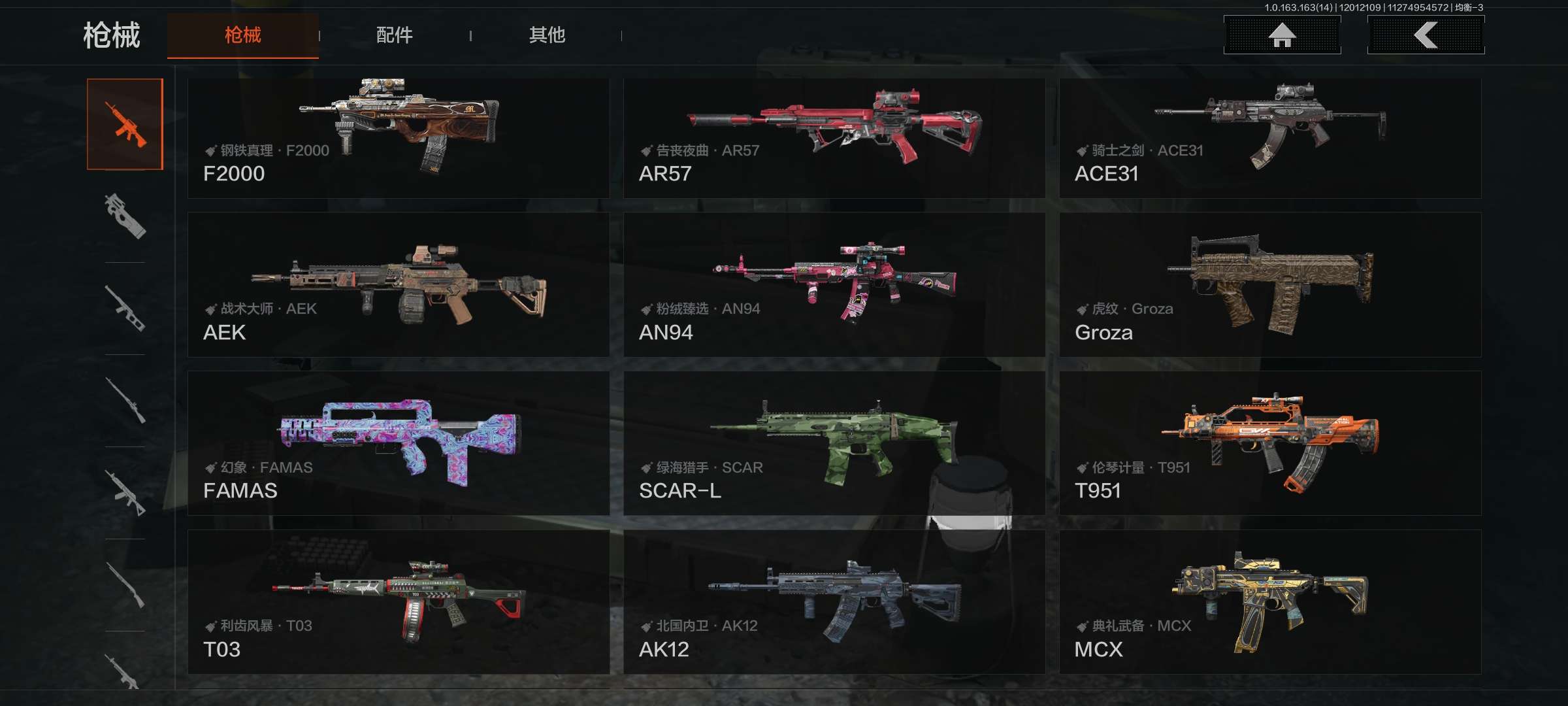Choose the T03 weapon card
1568x706 pixels.
(x=398, y=601)
